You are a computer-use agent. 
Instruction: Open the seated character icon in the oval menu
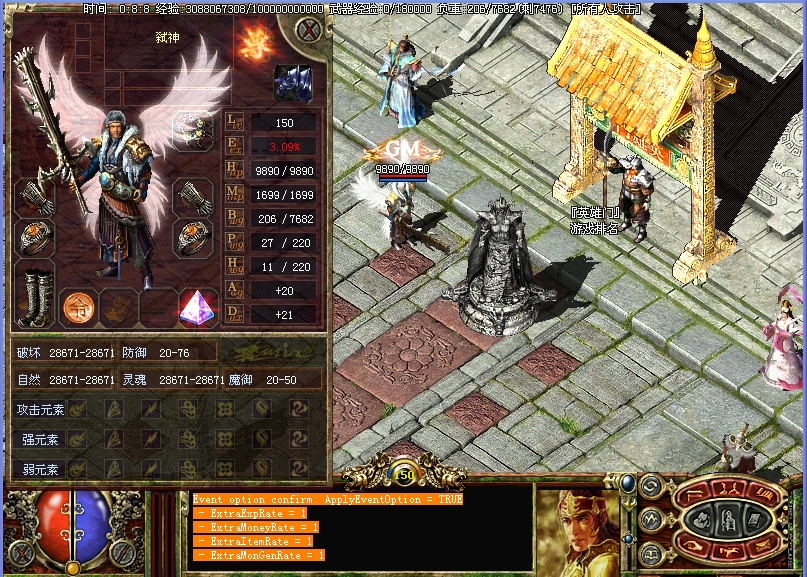pos(730,519)
